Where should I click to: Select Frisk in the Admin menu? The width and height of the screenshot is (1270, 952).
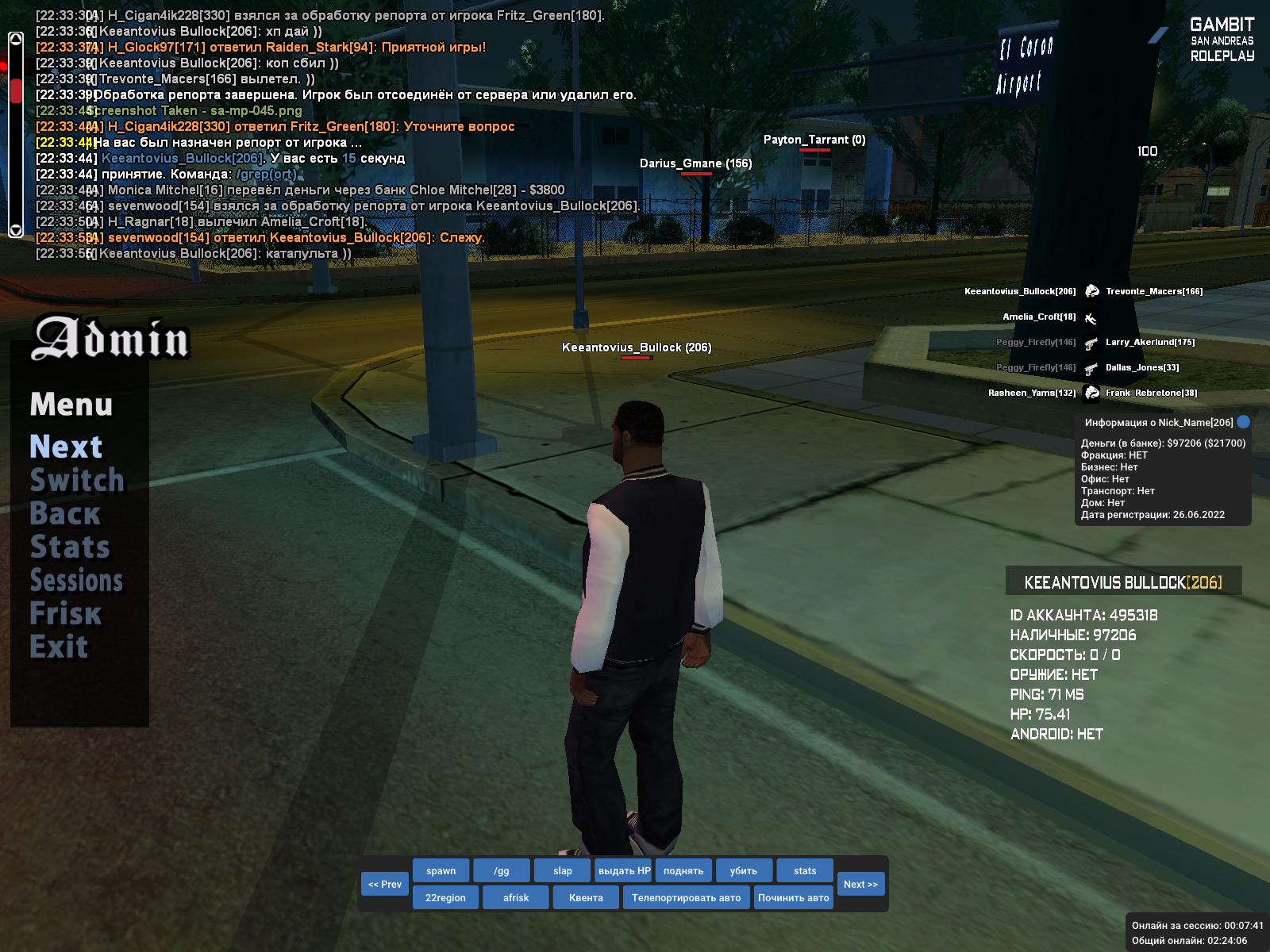coord(66,614)
